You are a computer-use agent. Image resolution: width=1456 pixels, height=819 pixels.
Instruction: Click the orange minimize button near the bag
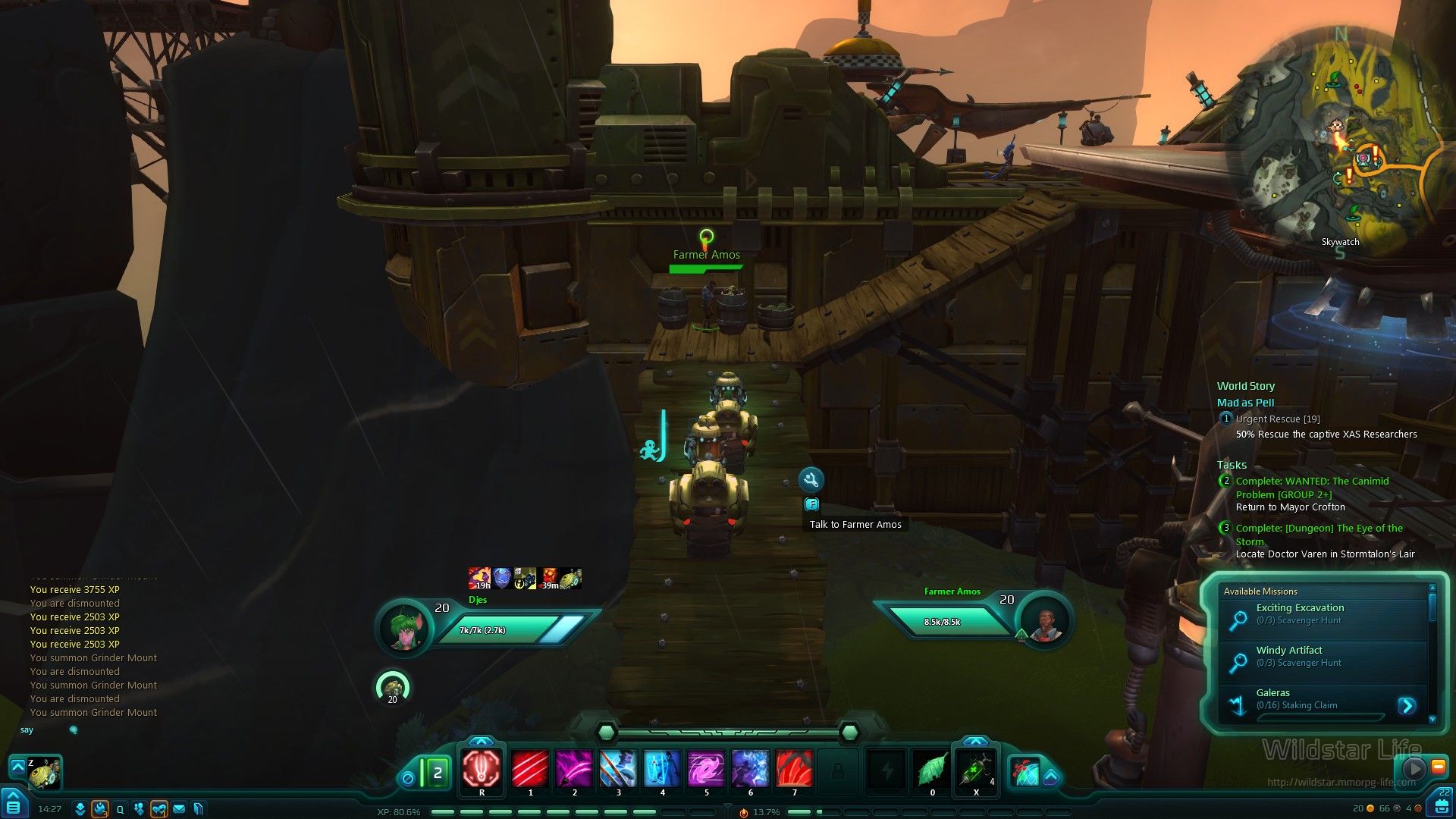click(x=1438, y=767)
